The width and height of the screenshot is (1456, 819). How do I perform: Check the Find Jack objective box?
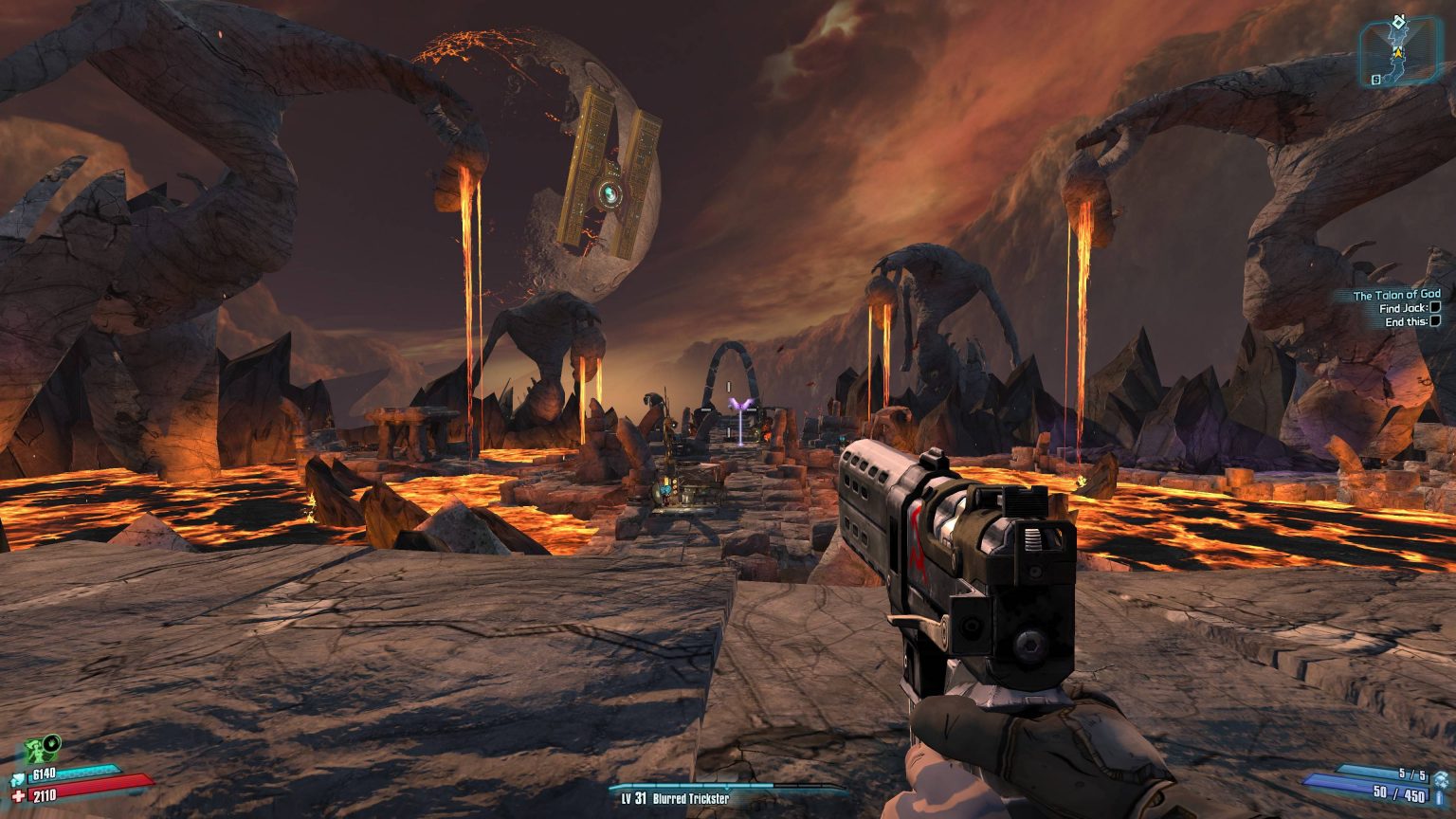1434,307
